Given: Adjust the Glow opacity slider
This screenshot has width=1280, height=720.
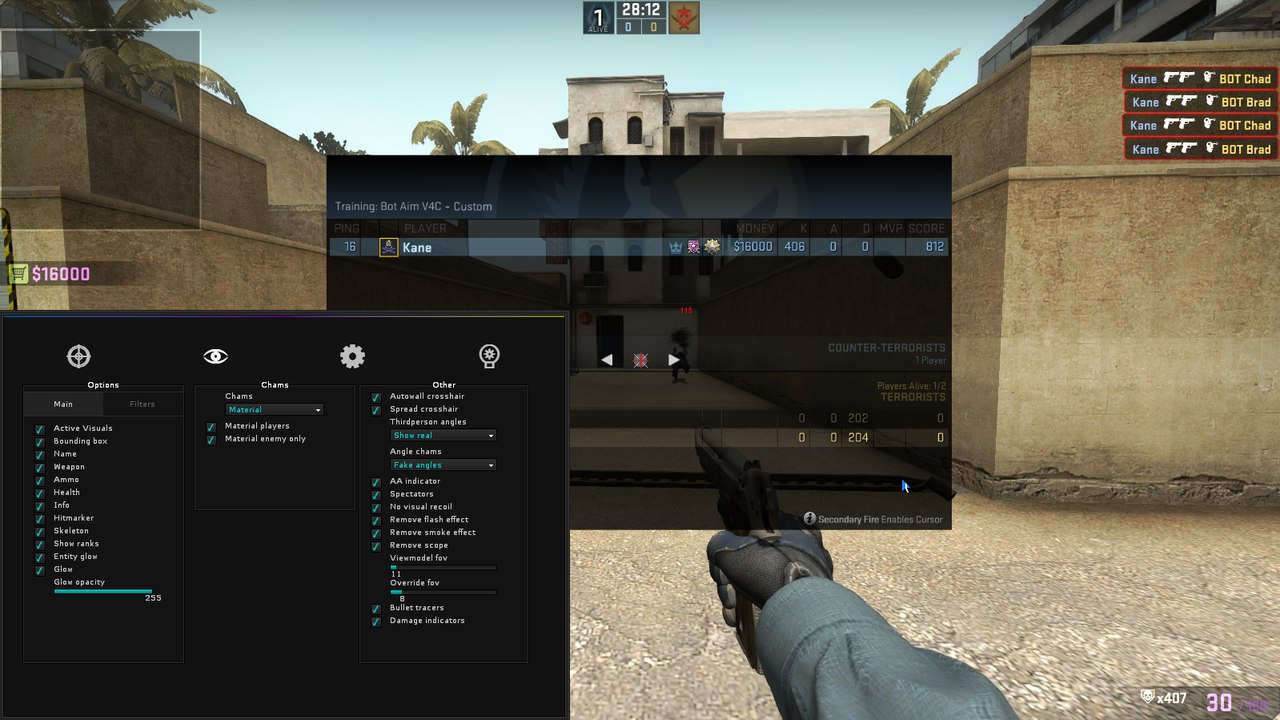Looking at the screenshot, I should (103, 590).
